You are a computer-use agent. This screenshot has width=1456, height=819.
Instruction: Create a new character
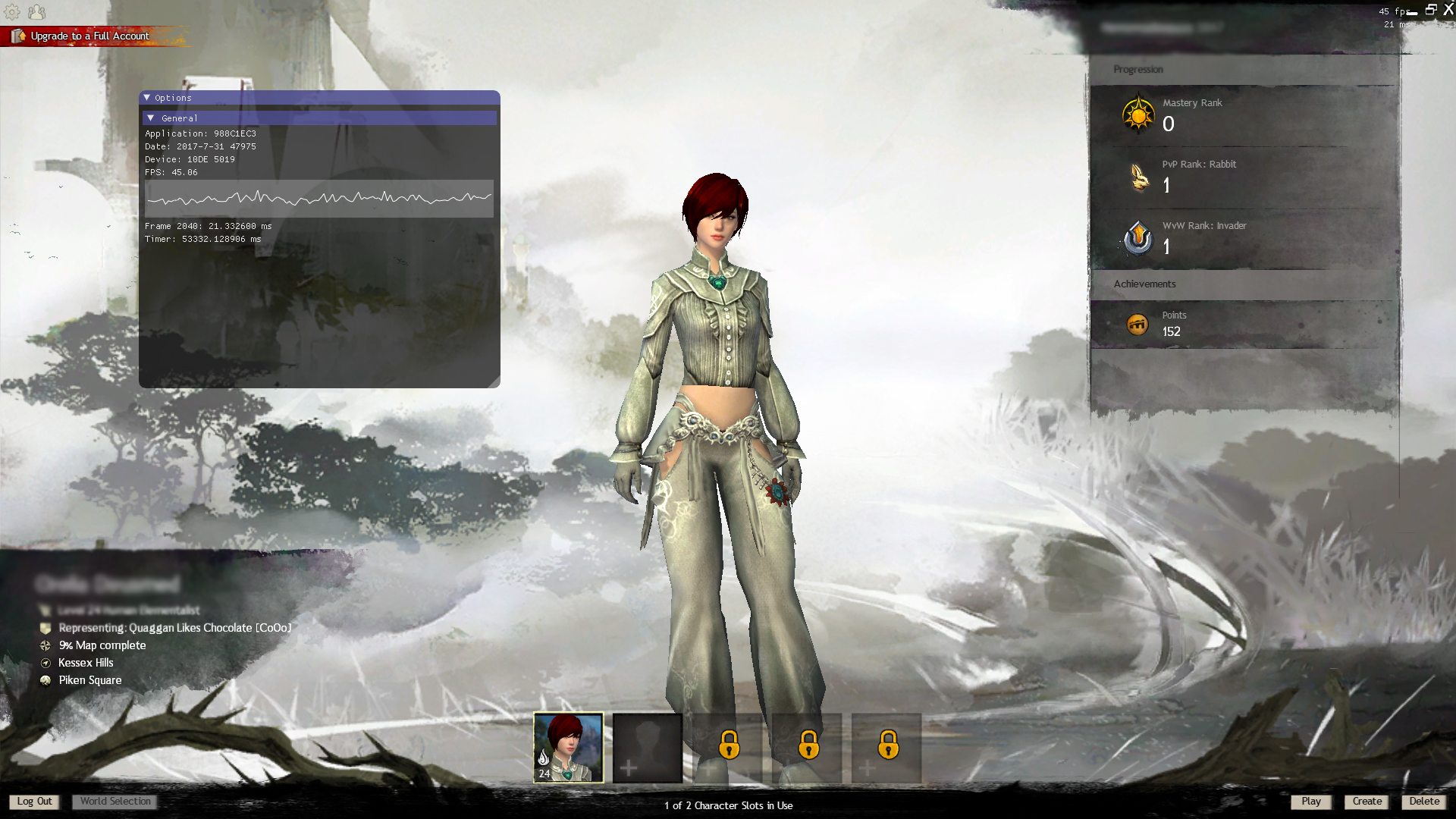tap(1367, 802)
